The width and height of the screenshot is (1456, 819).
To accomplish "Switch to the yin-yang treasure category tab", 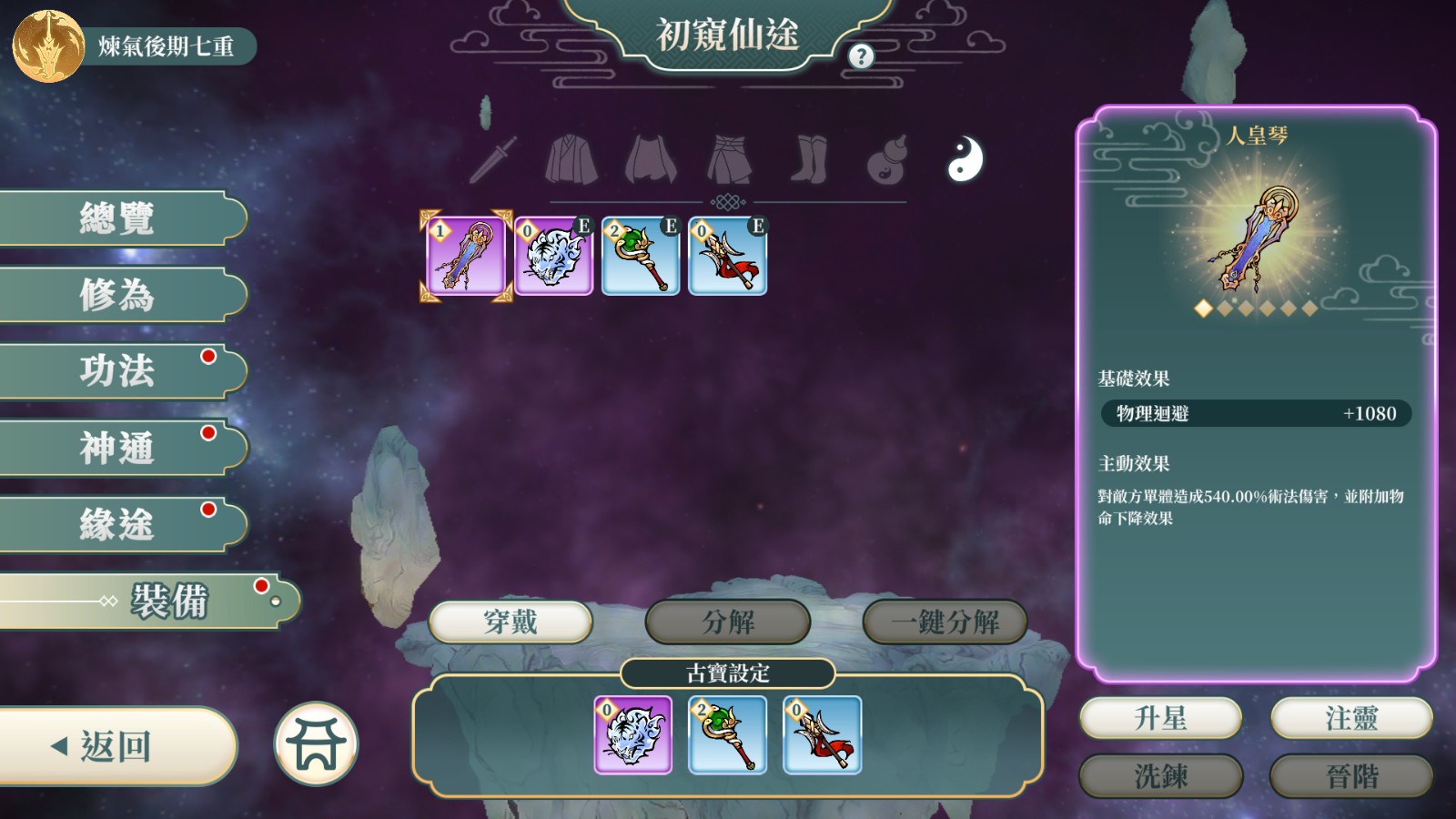I will click(x=965, y=159).
